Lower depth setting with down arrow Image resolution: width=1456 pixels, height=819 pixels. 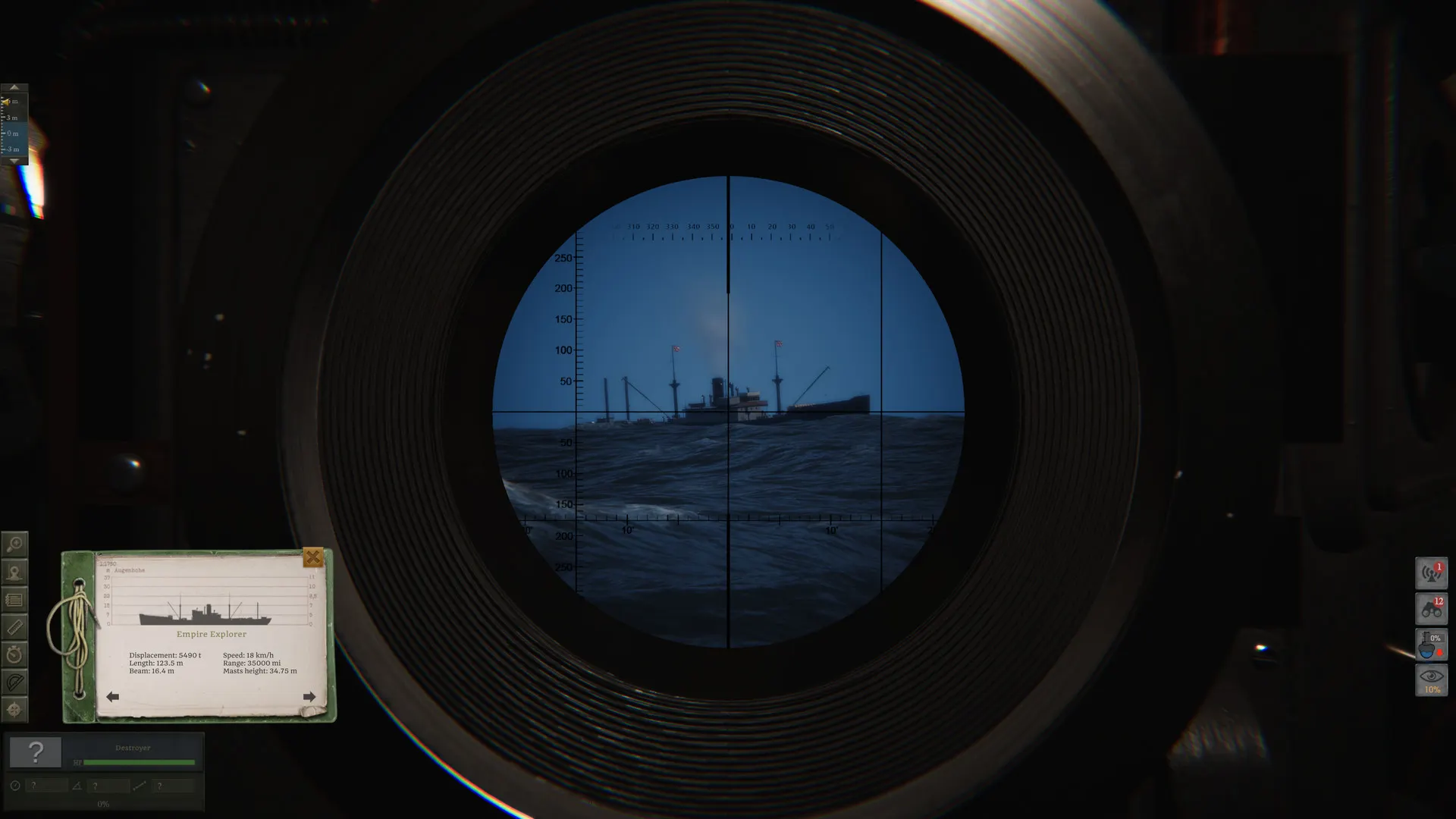[x=14, y=162]
